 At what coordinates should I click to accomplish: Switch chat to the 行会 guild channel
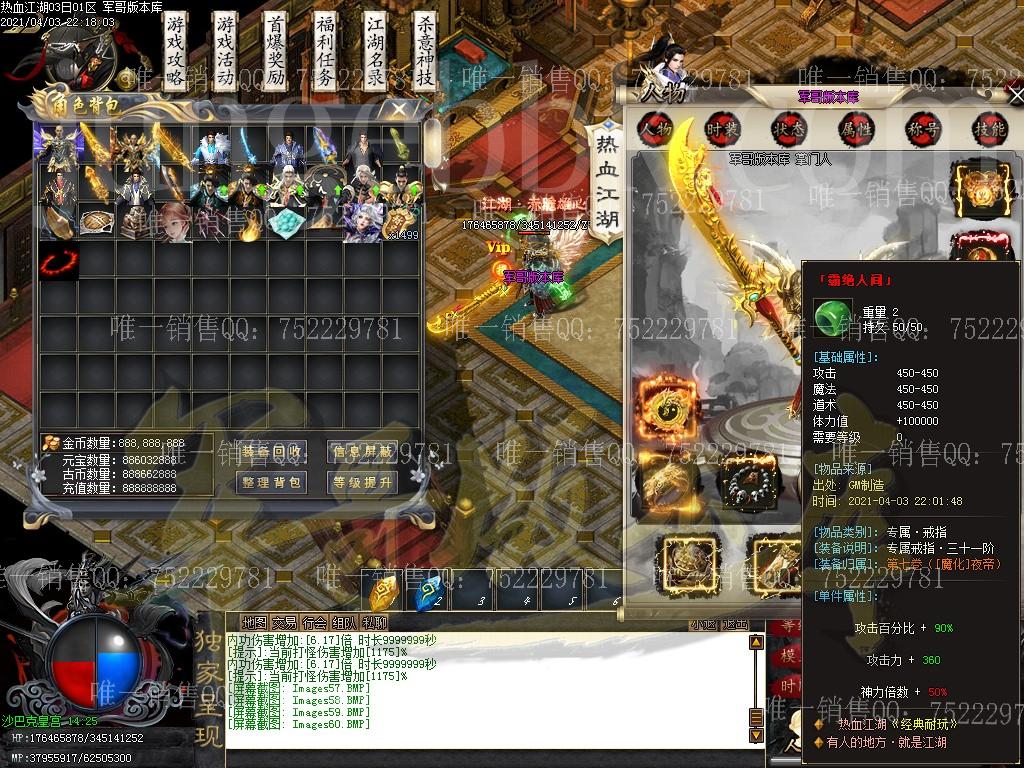click(x=315, y=623)
